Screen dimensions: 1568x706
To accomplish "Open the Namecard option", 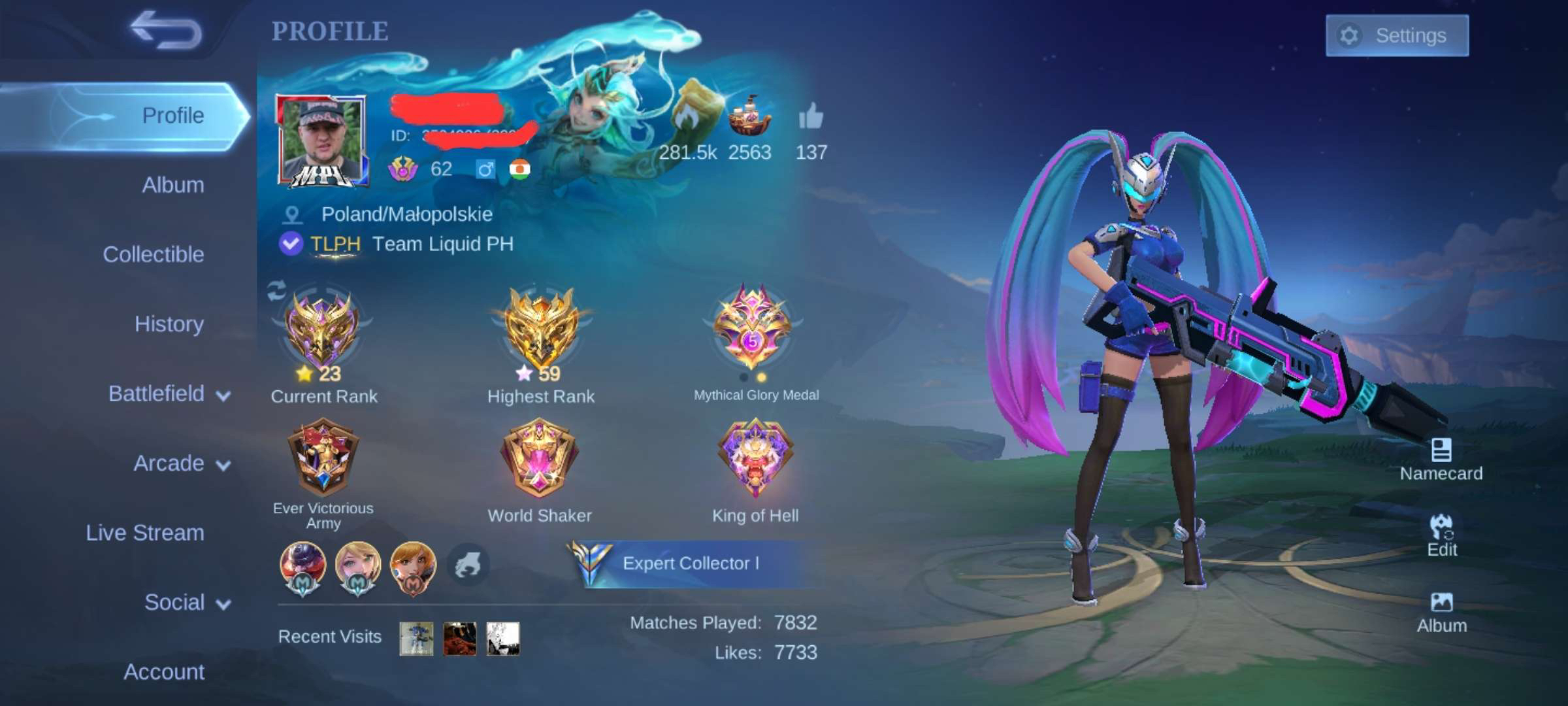I will pos(1441,460).
